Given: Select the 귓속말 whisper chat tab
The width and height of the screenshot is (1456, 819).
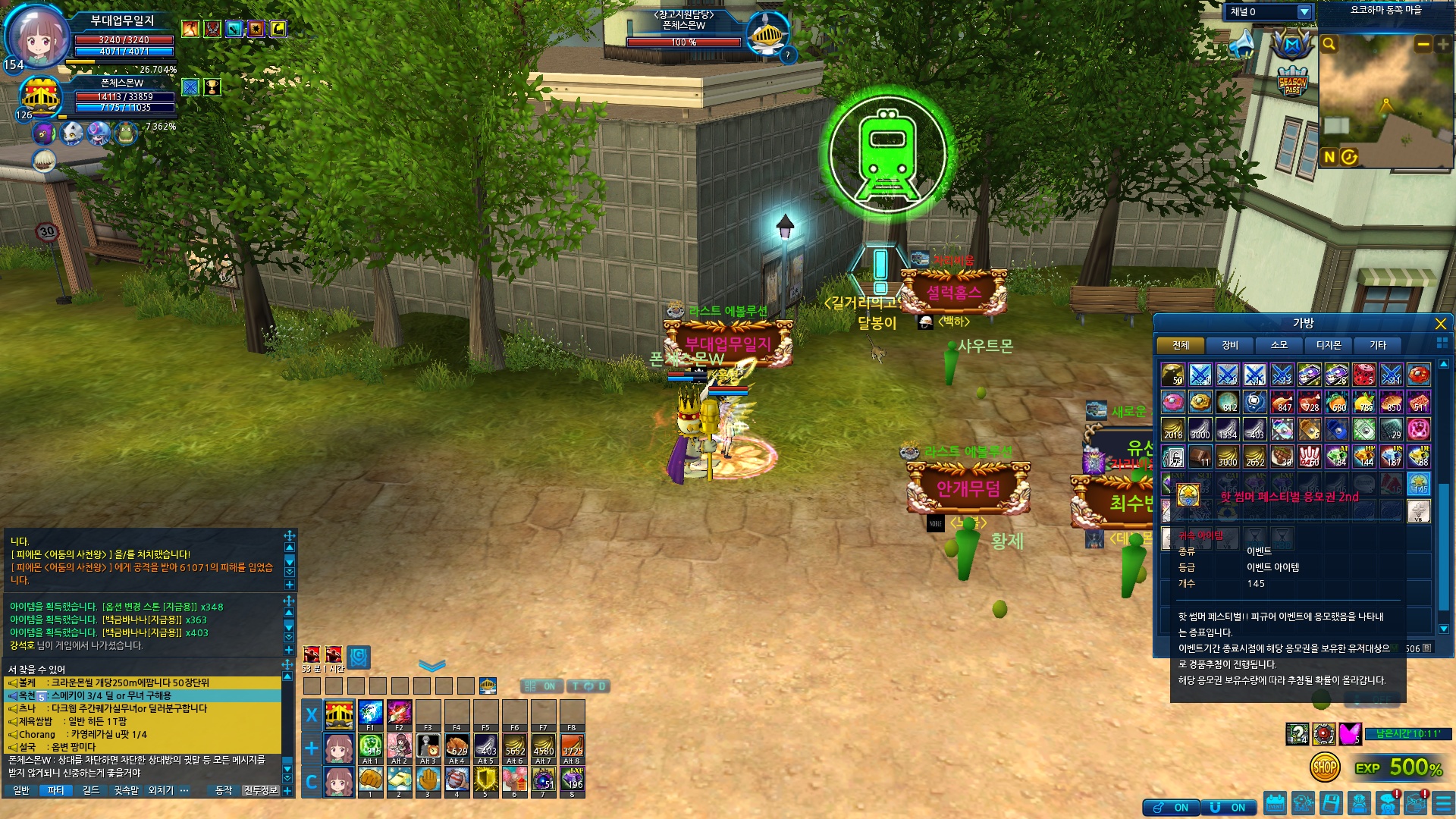Looking at the screenshot, I should click(126, 790).
